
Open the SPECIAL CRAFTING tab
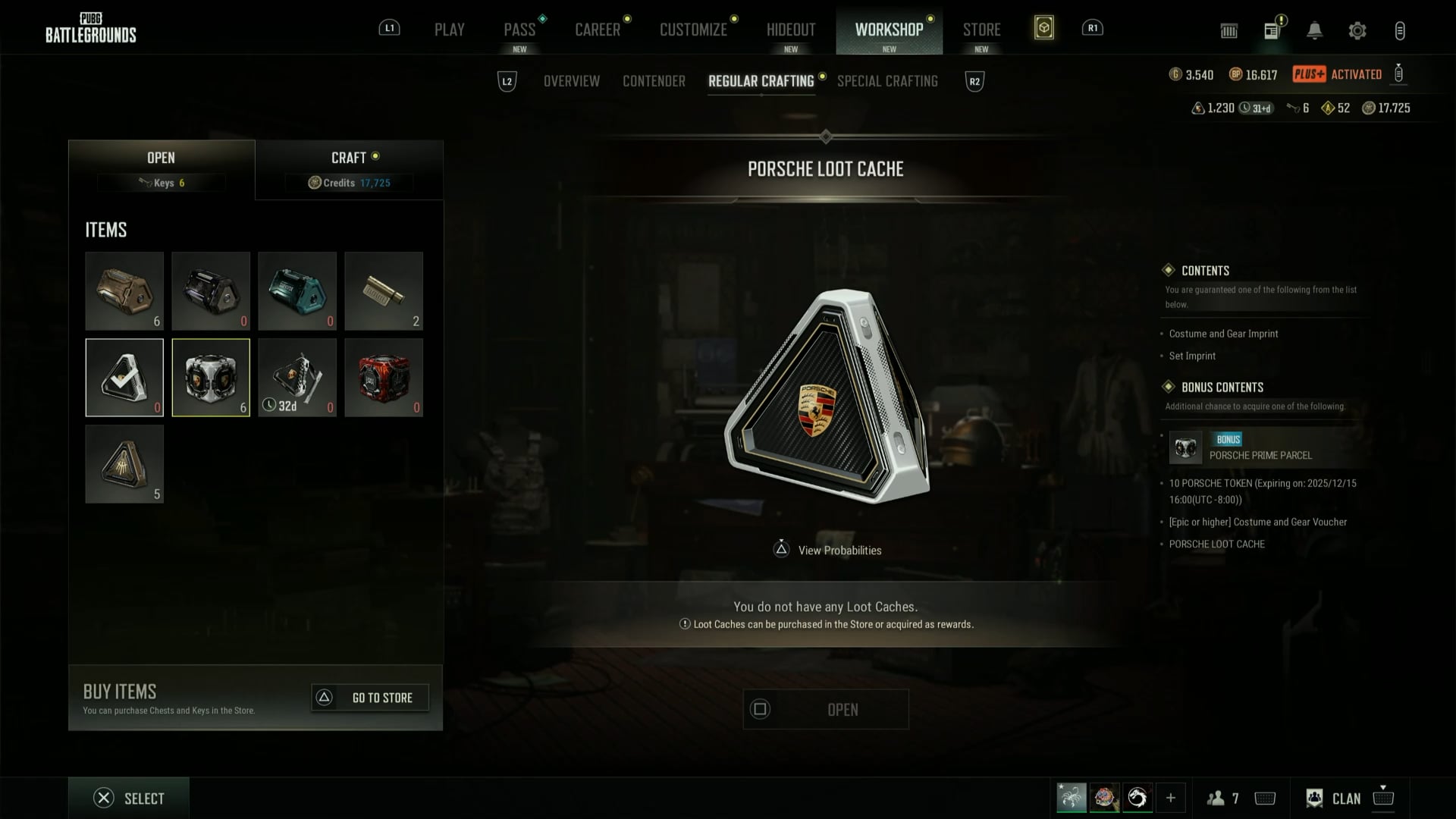coord(887,81)
